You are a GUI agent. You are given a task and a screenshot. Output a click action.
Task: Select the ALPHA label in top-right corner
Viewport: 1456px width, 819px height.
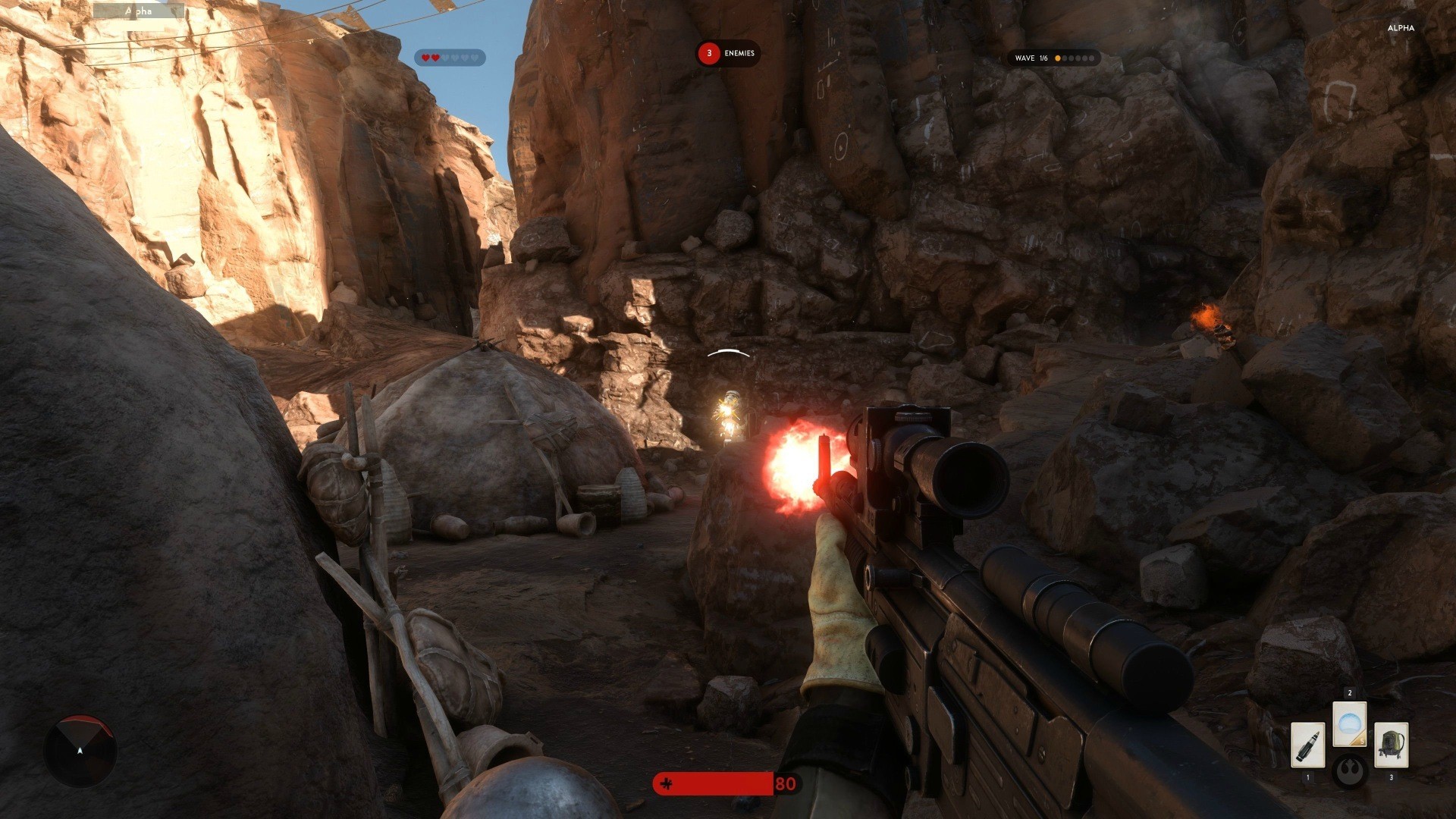pos(1400,28)
